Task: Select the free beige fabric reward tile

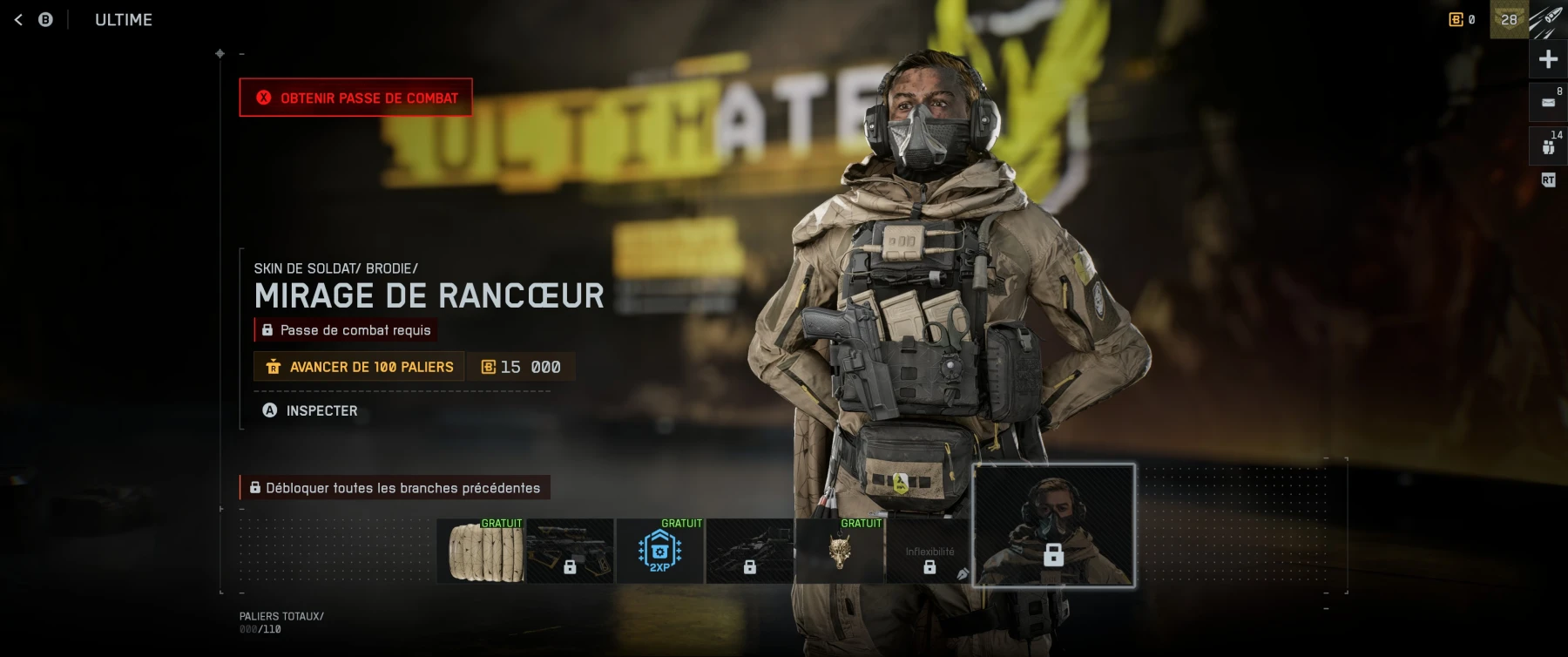Action: coord(481,551)
